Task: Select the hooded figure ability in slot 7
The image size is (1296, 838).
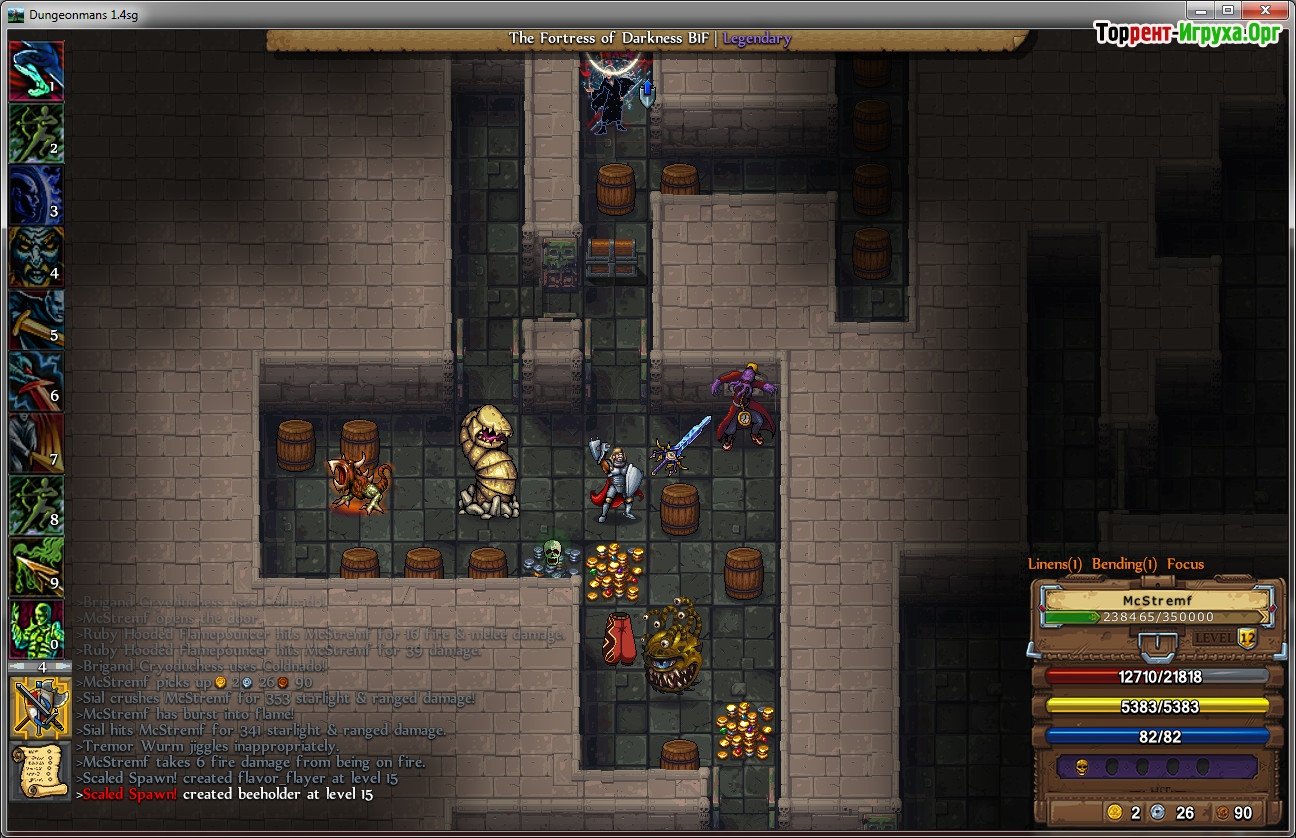Action: coord(36,443)
